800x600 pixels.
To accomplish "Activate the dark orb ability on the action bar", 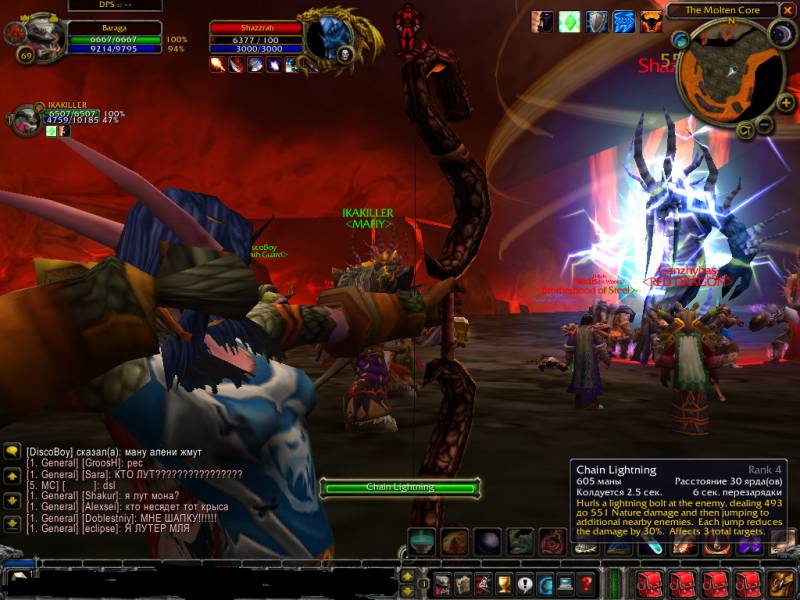I will pos(487,541).
